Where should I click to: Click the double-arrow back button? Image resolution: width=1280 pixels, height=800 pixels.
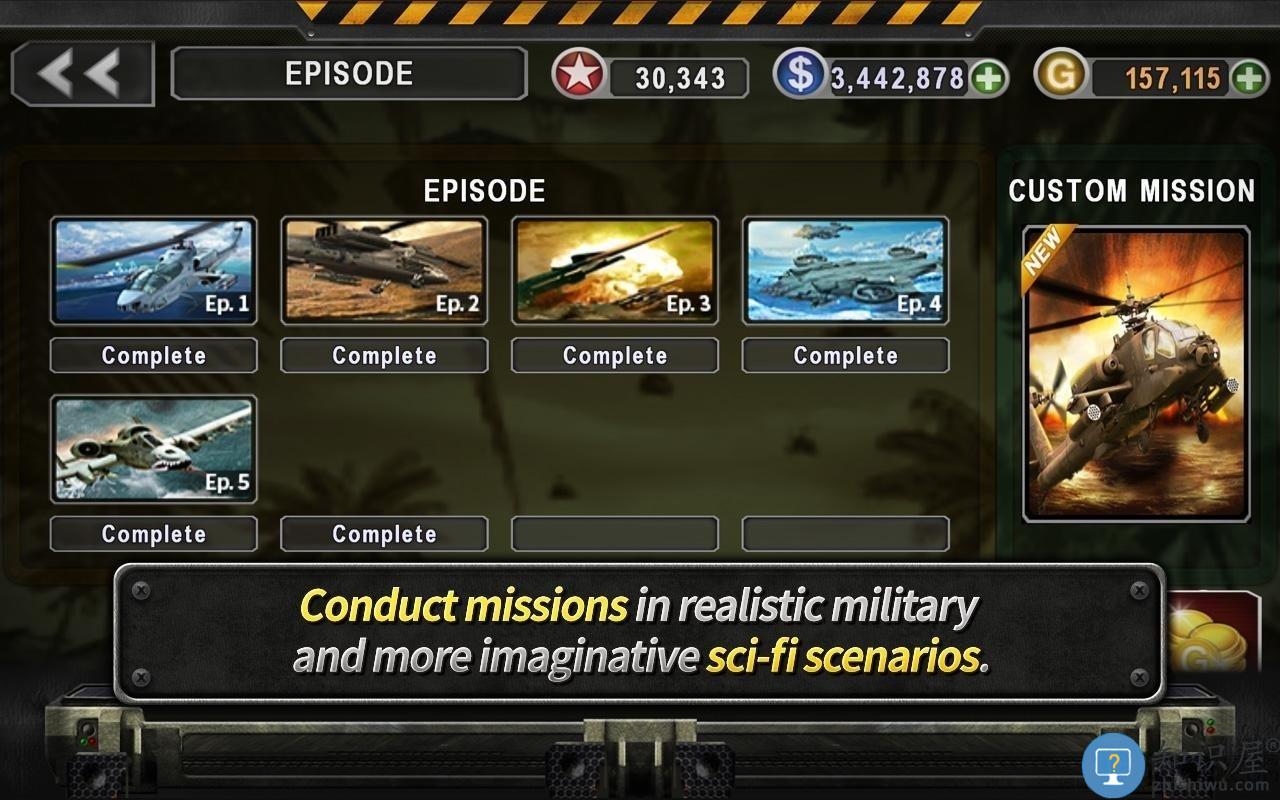click(x=82, y=72)
